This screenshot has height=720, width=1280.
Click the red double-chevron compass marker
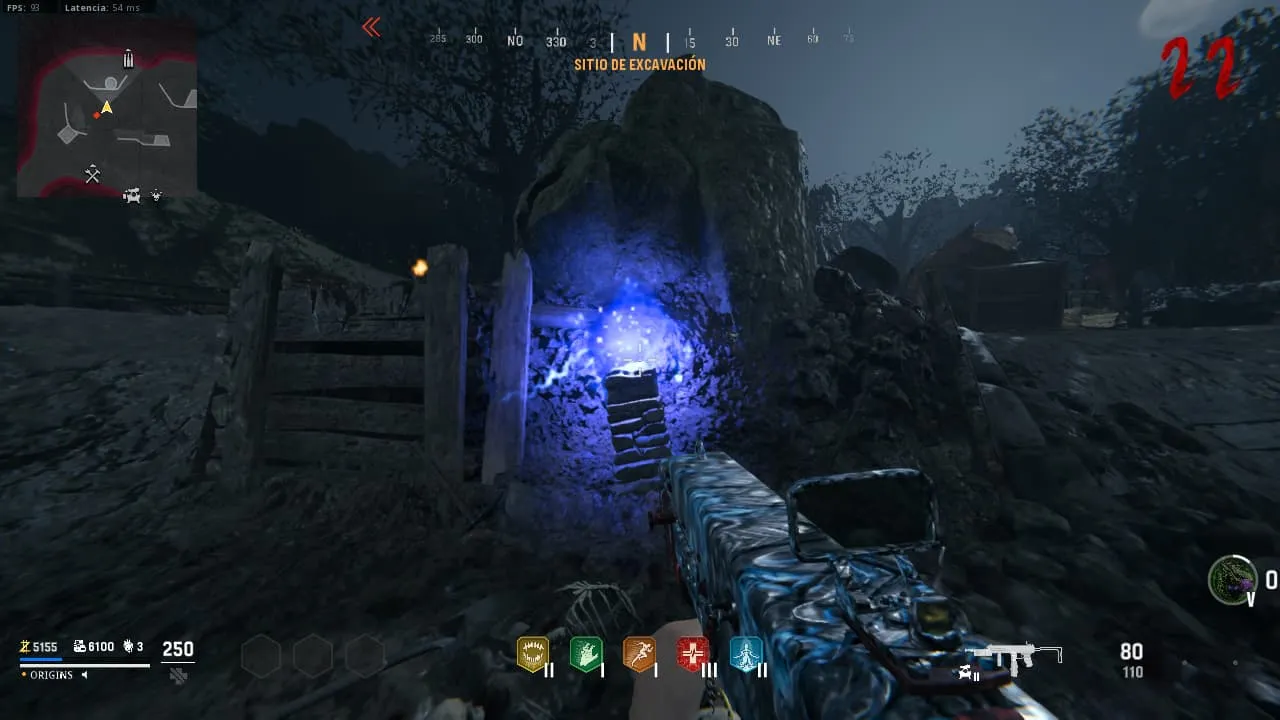coord(371,27)
